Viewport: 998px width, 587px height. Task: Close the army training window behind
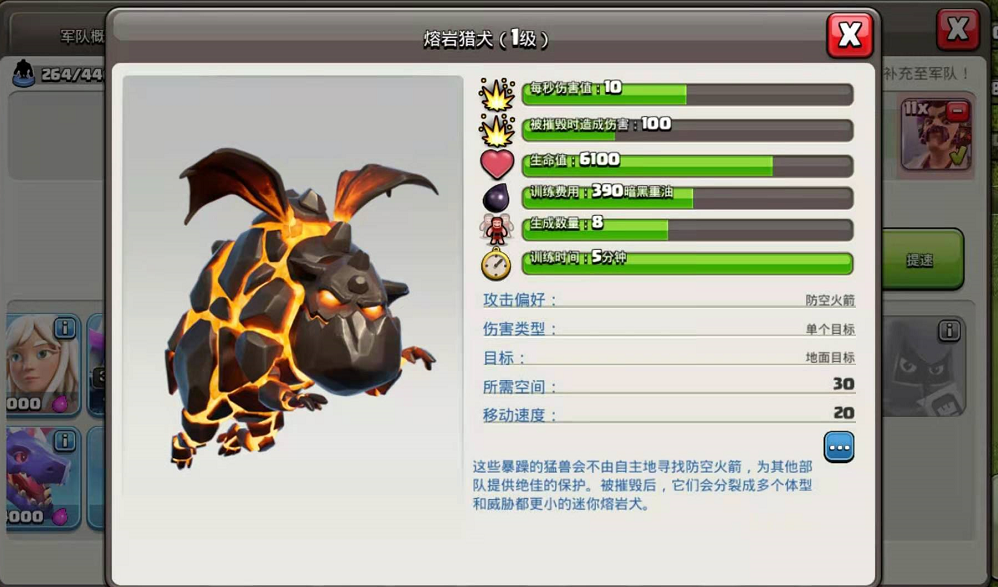[x=957, y=30]
